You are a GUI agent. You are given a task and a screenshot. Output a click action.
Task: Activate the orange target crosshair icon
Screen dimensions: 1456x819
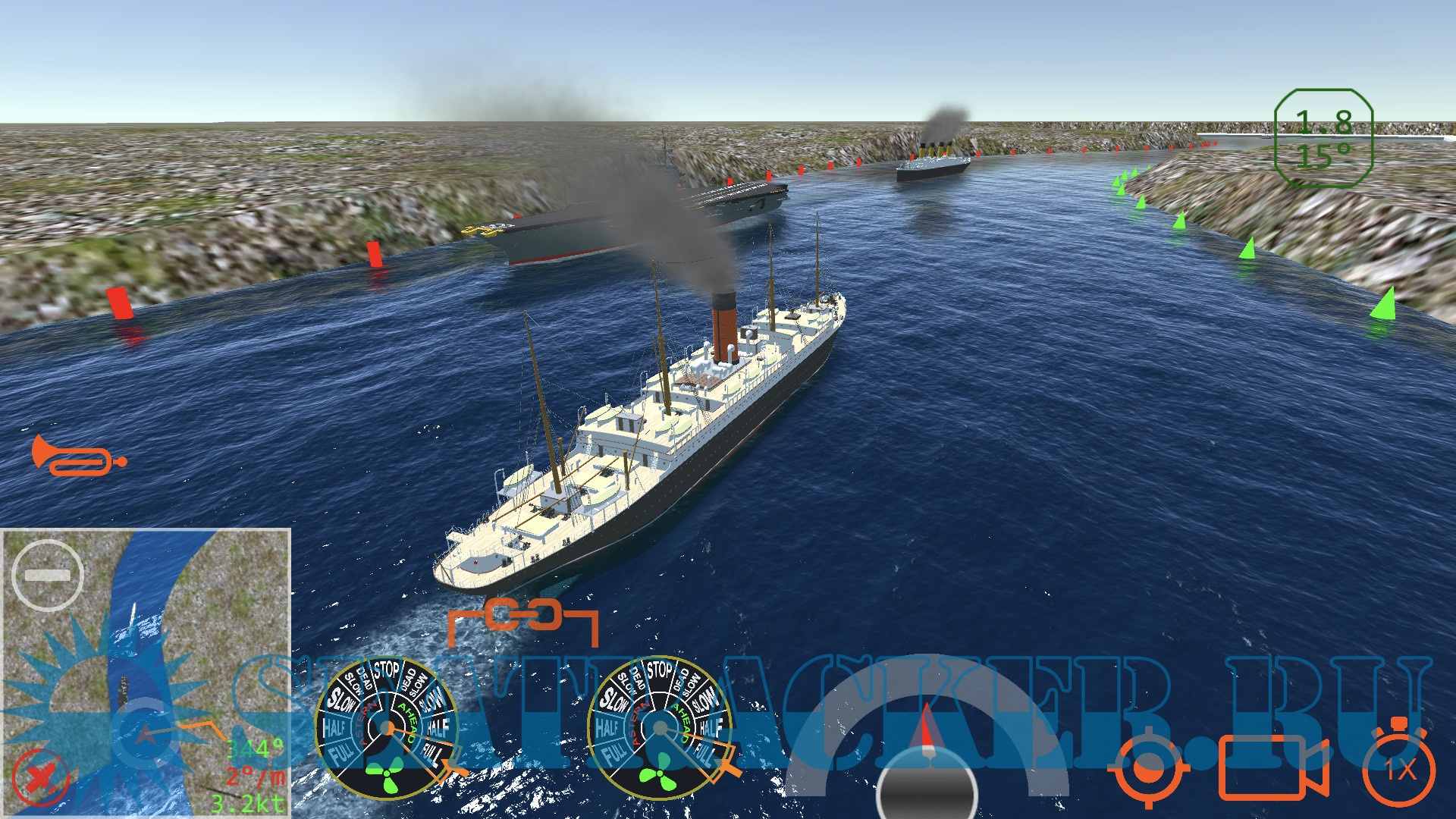1148,770
